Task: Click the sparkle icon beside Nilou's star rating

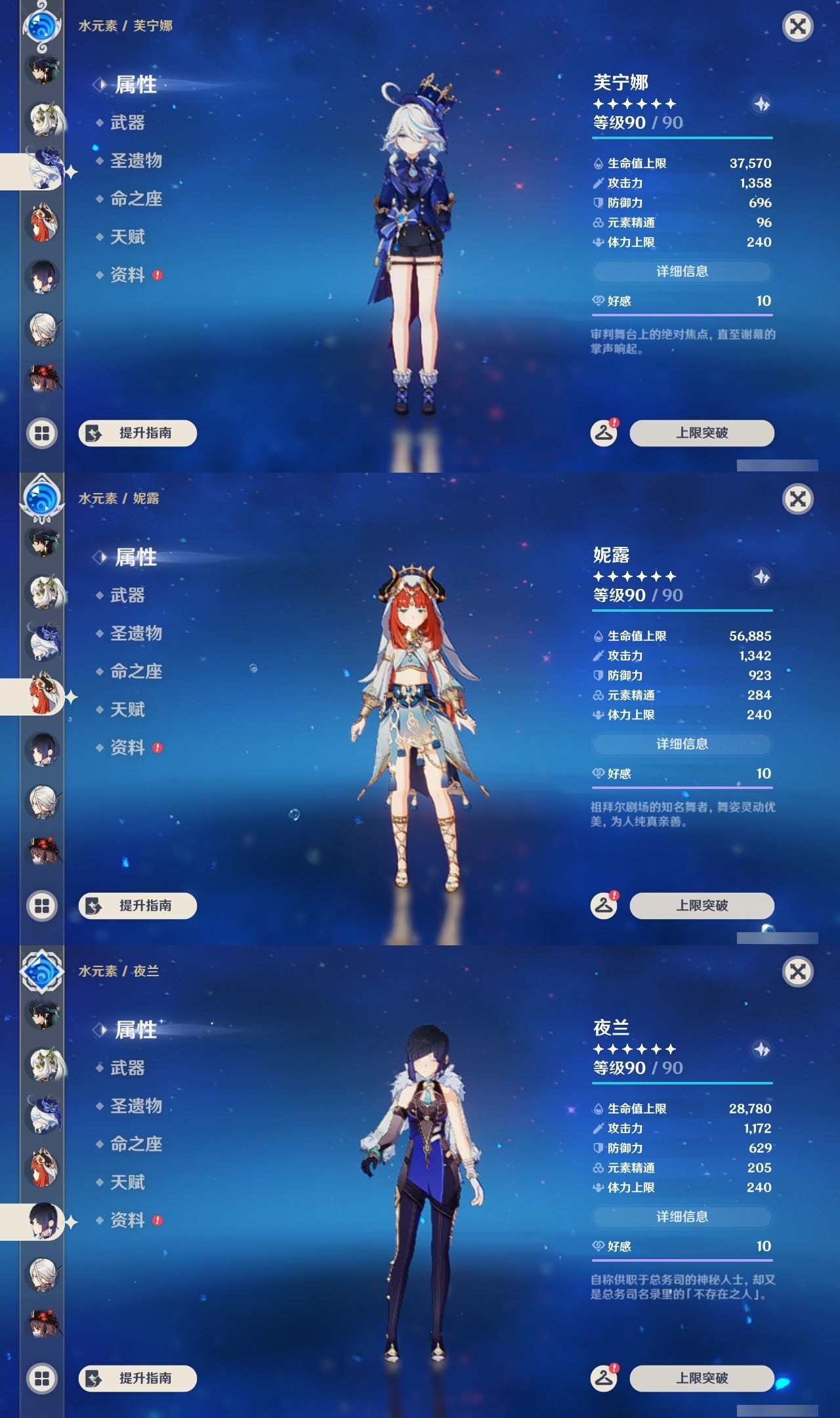Action: pos(760,575)
